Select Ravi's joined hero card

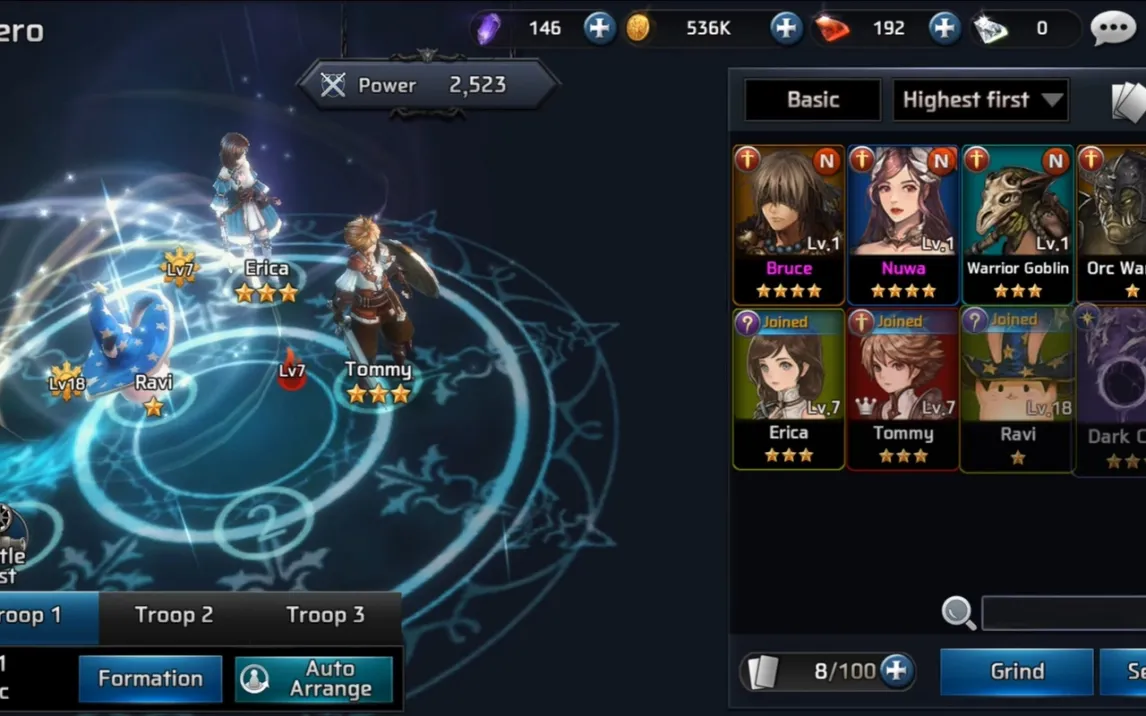(x=1017, y=389)
